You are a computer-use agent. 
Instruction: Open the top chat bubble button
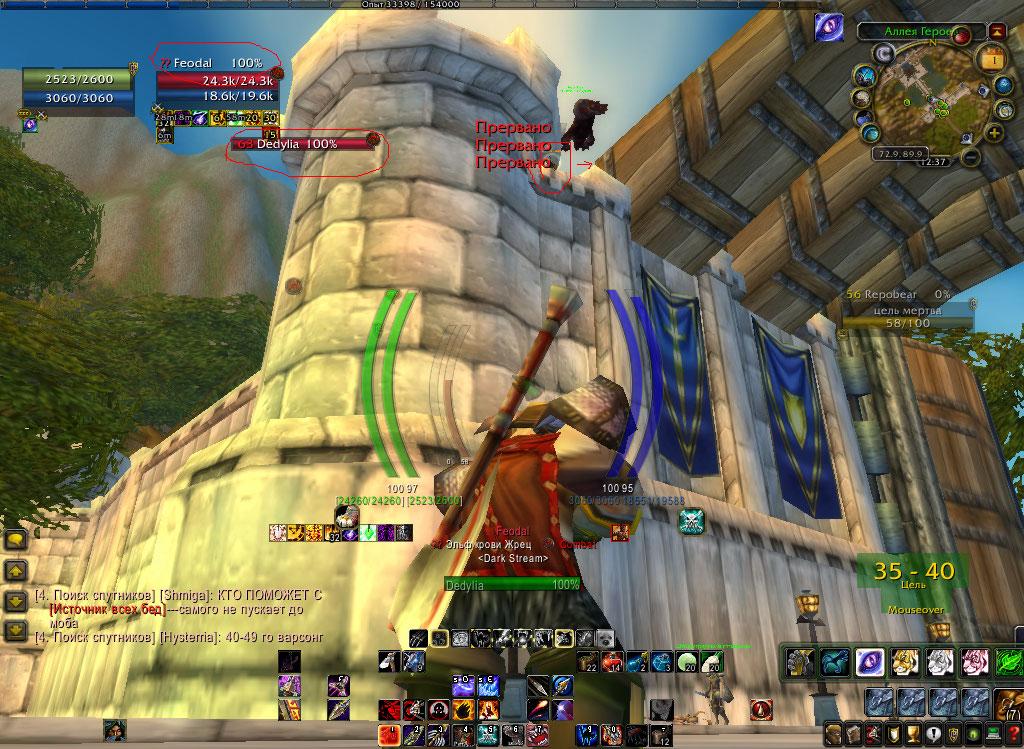(x=17, y=540)
